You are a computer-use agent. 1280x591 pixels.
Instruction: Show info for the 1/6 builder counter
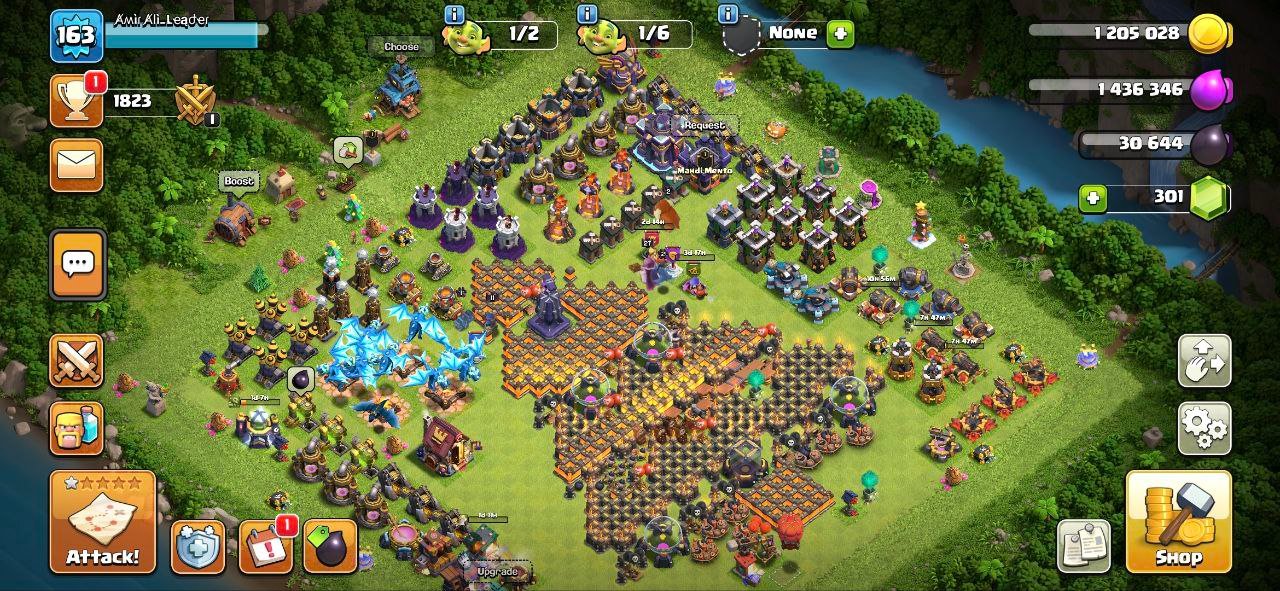point(588,14)
